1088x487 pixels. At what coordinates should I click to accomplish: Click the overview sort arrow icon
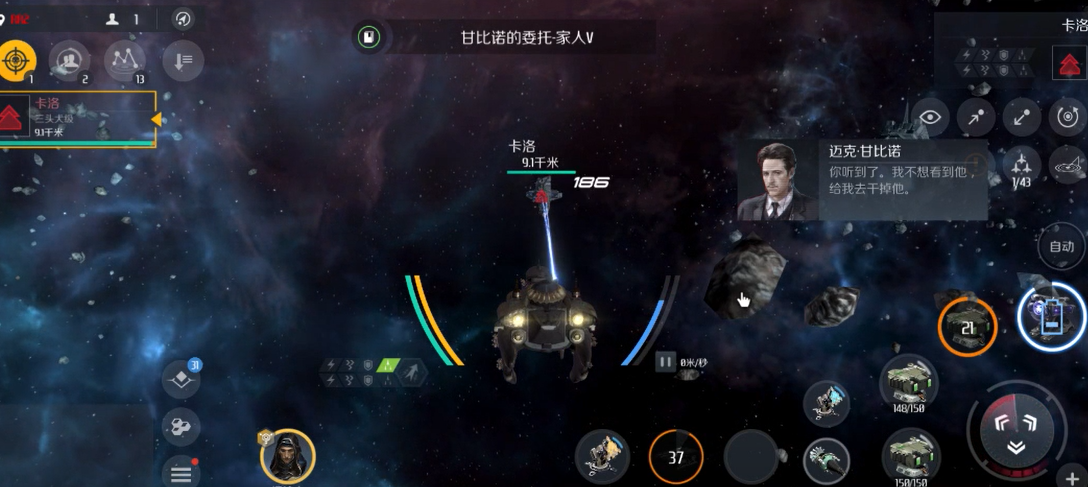coord(182,61)
